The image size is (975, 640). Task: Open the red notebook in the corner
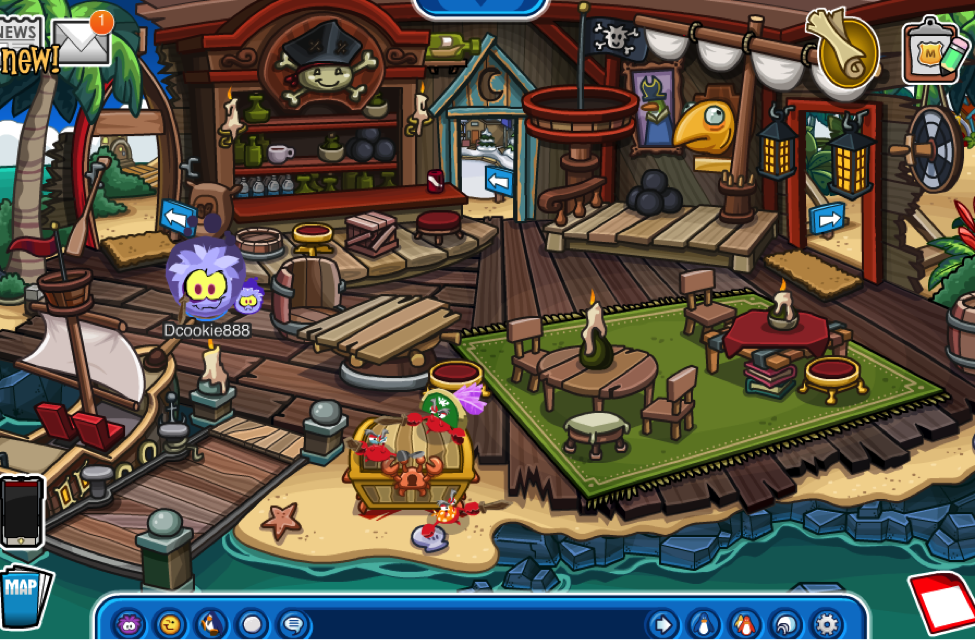coord(944,602)
